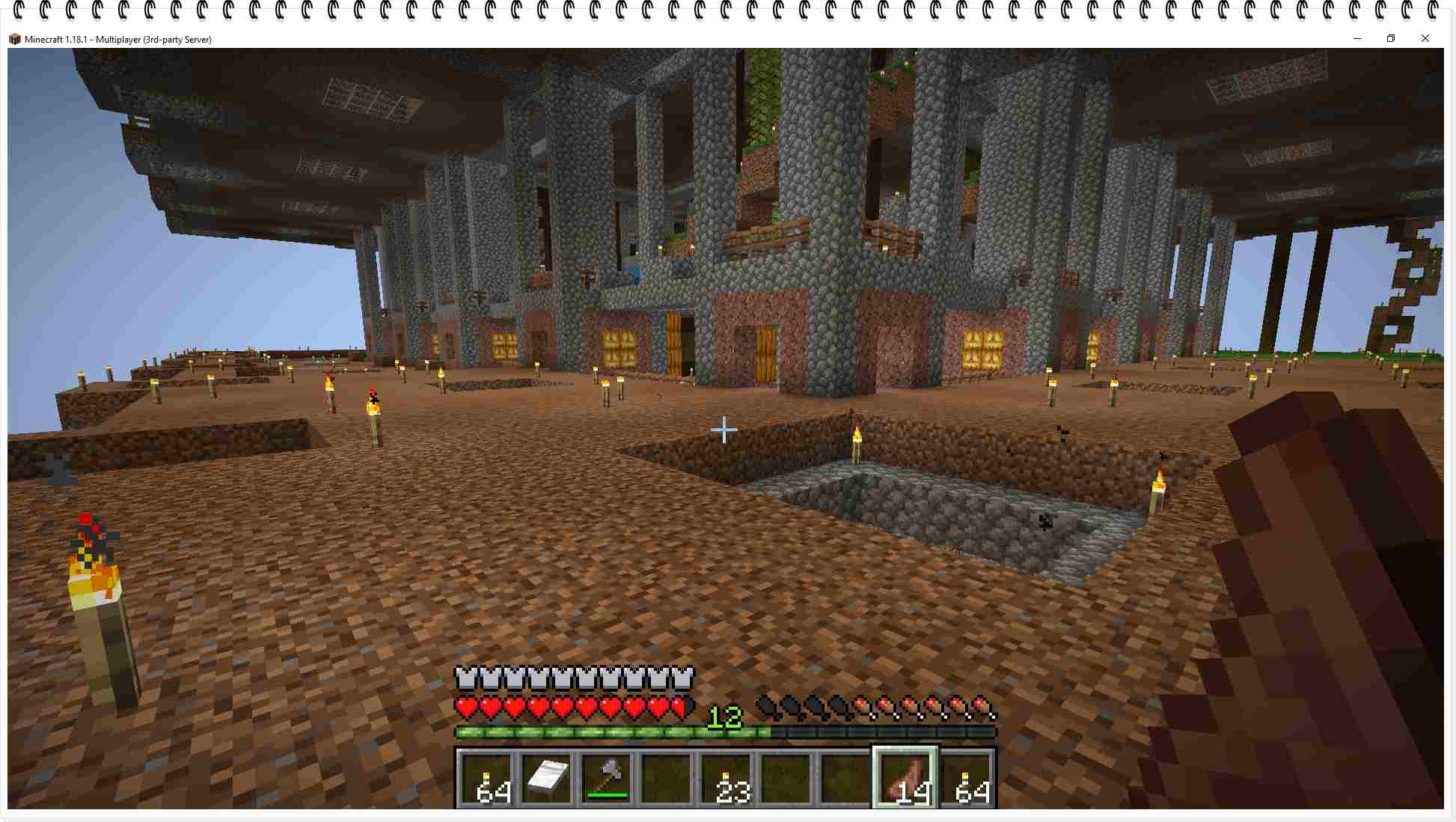Select the cooked meat stack of 19
This screenshot has height=822, width=1456.
click(x=906, y=779)
